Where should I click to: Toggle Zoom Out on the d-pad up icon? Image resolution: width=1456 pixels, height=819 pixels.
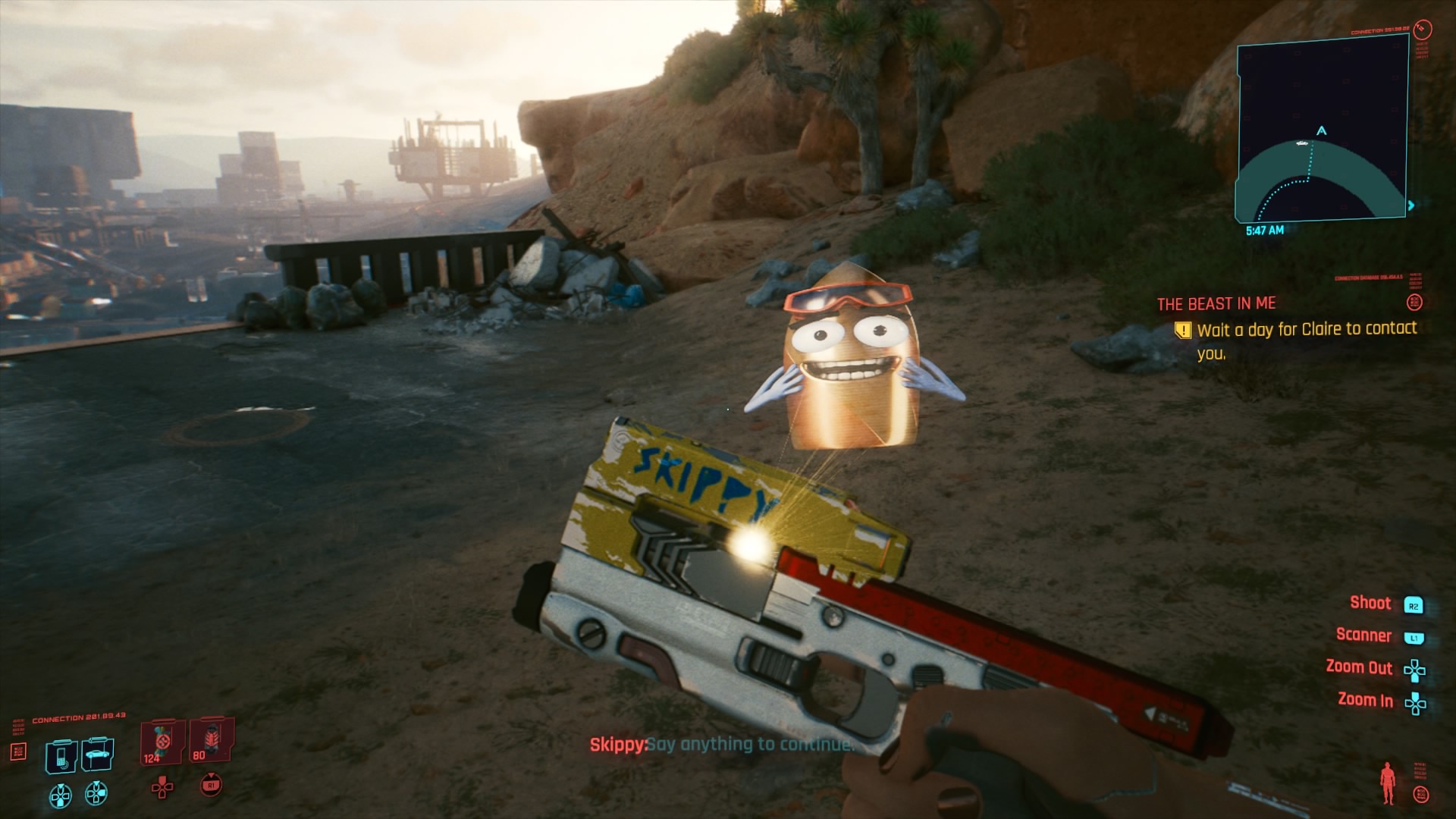tap(1414, 670)
